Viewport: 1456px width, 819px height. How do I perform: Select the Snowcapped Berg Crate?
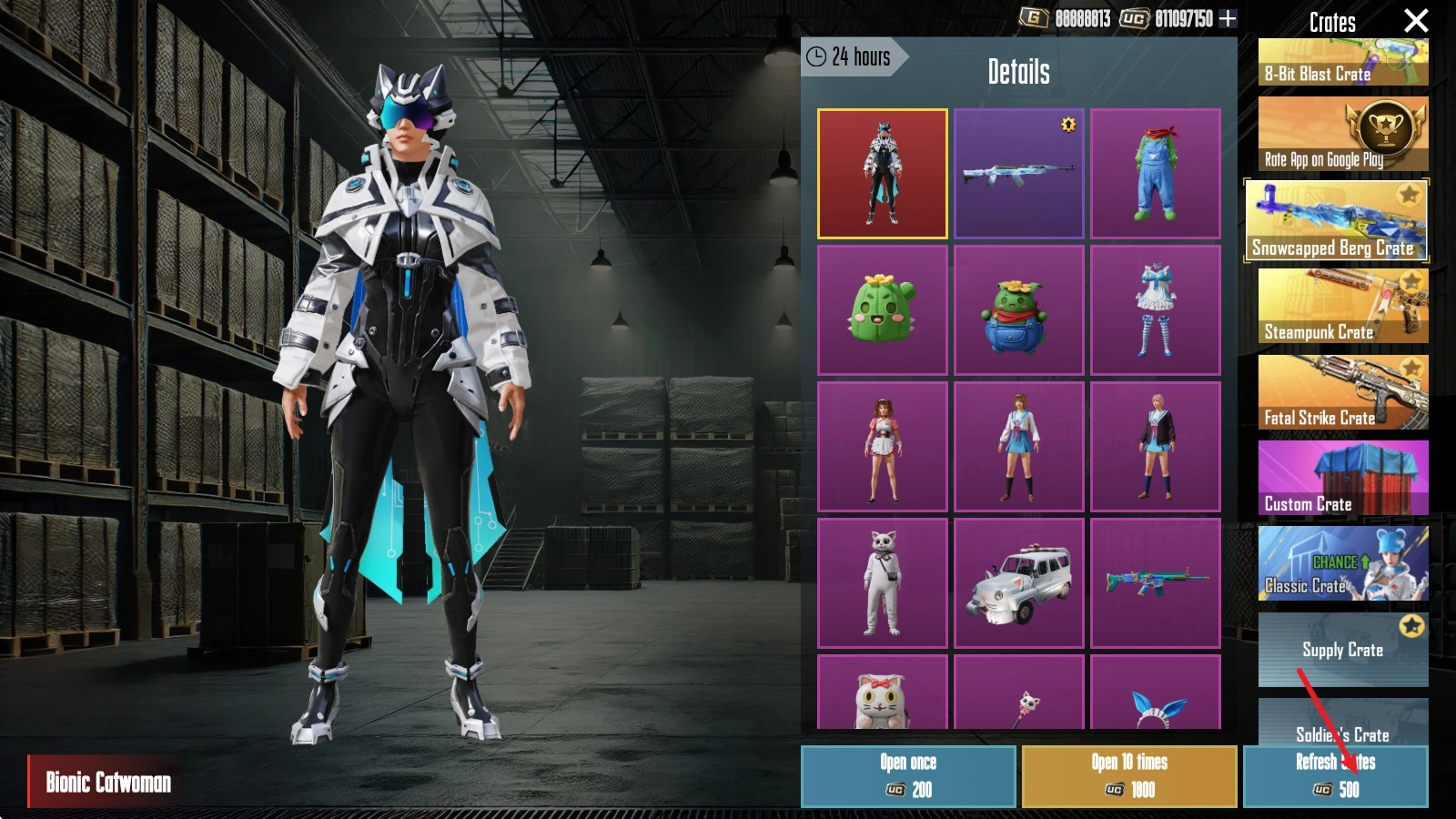(x=1336, y=221)
